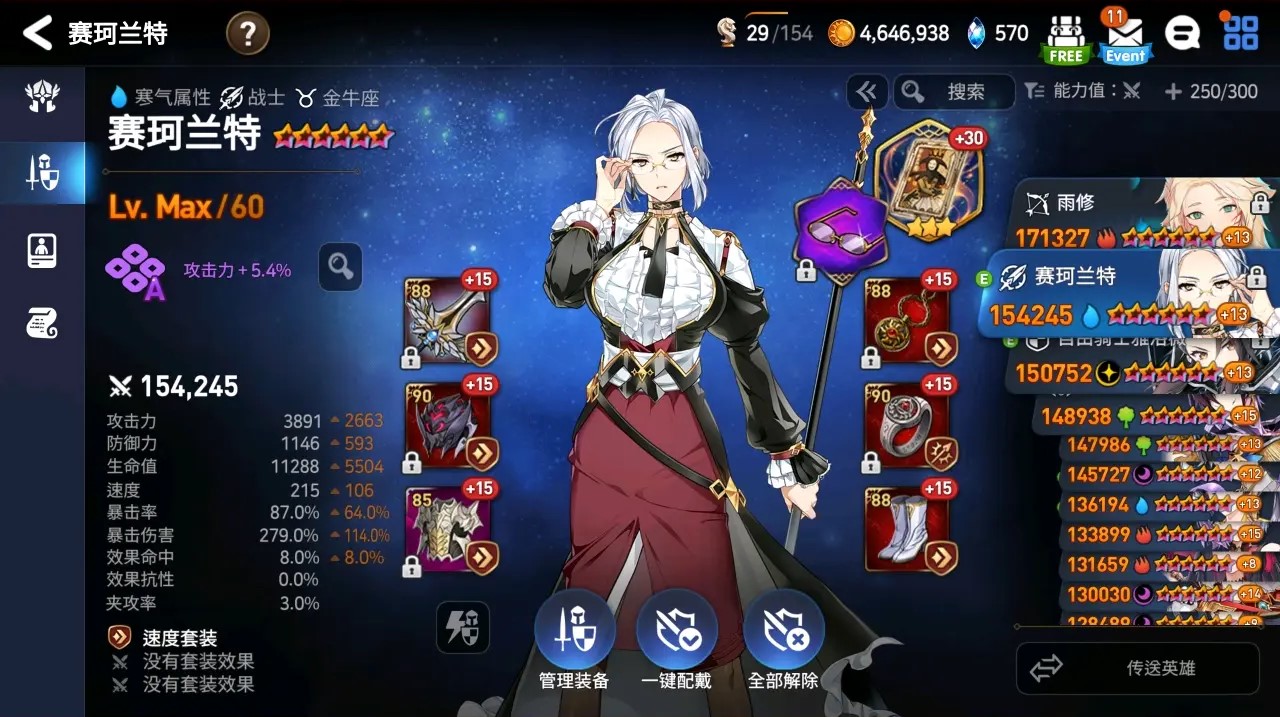Select the equipped sword weapon slot
Viewport: 1280px width, 717px height.
(448, 321)
